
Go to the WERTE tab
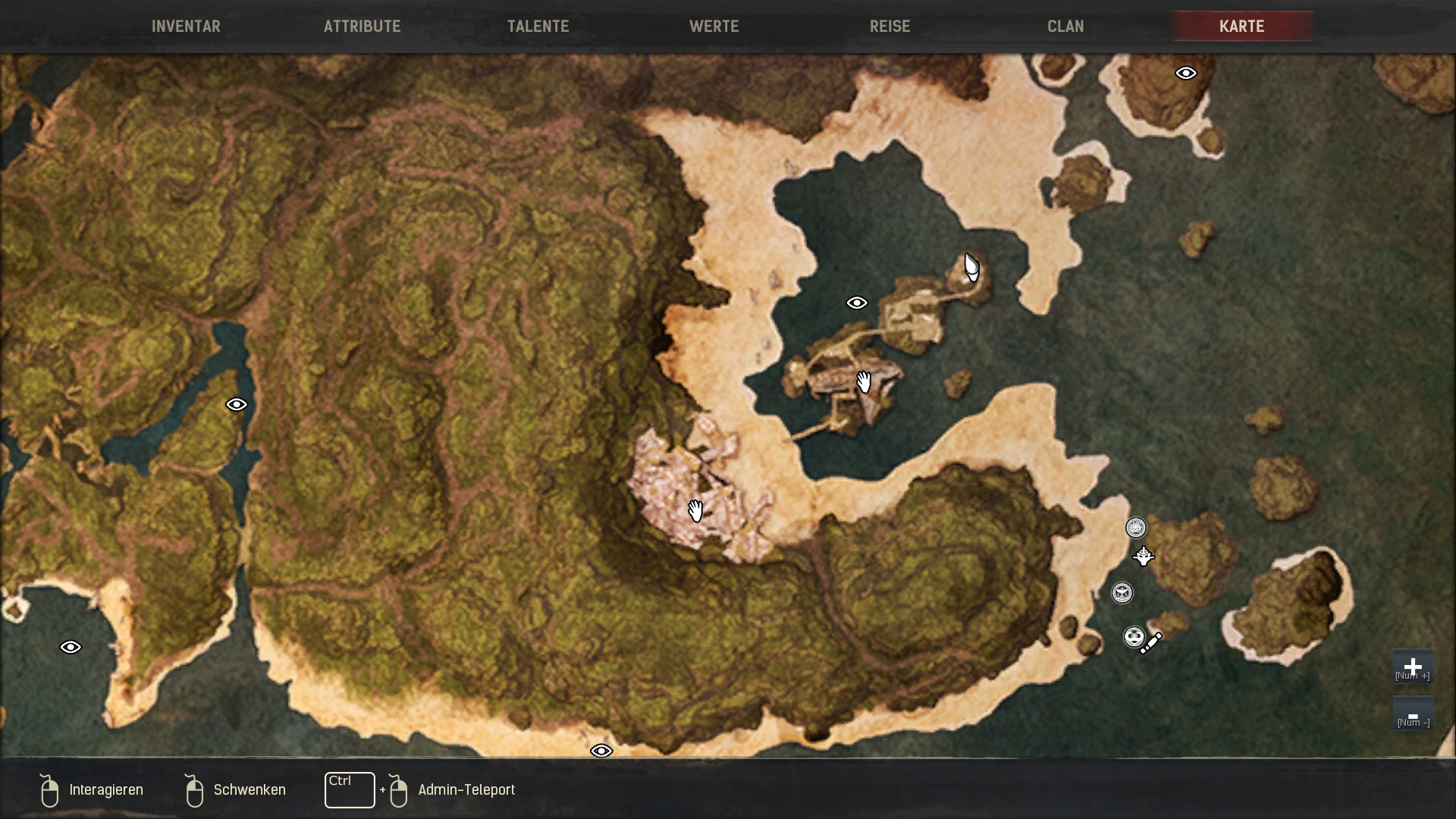point(714,27)
